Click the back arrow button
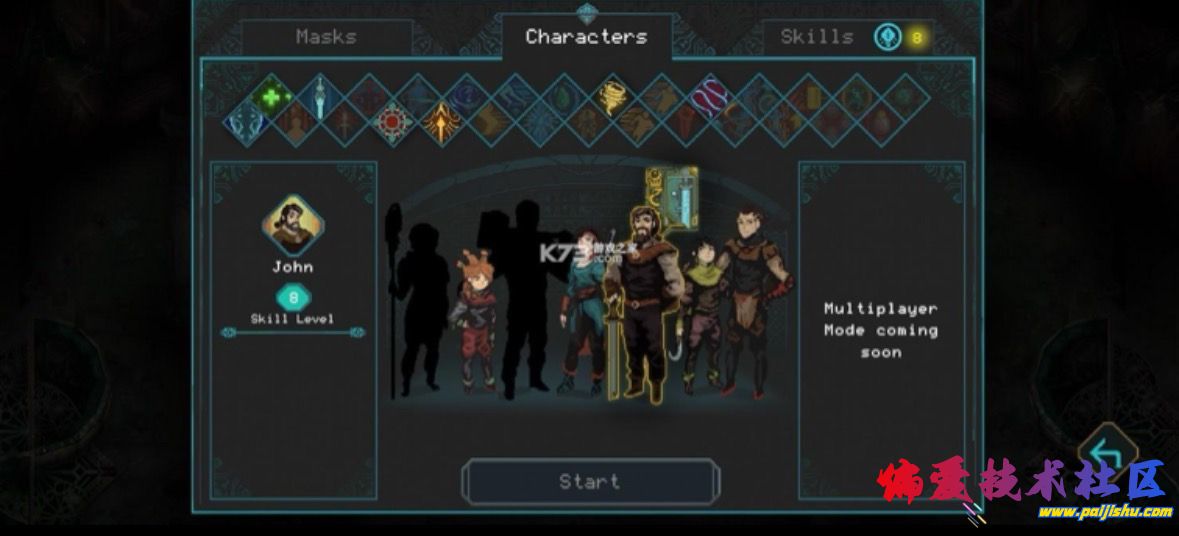Image resolution: width=1179 pixels, height=536 pixels. click(x=1106, y=457)
